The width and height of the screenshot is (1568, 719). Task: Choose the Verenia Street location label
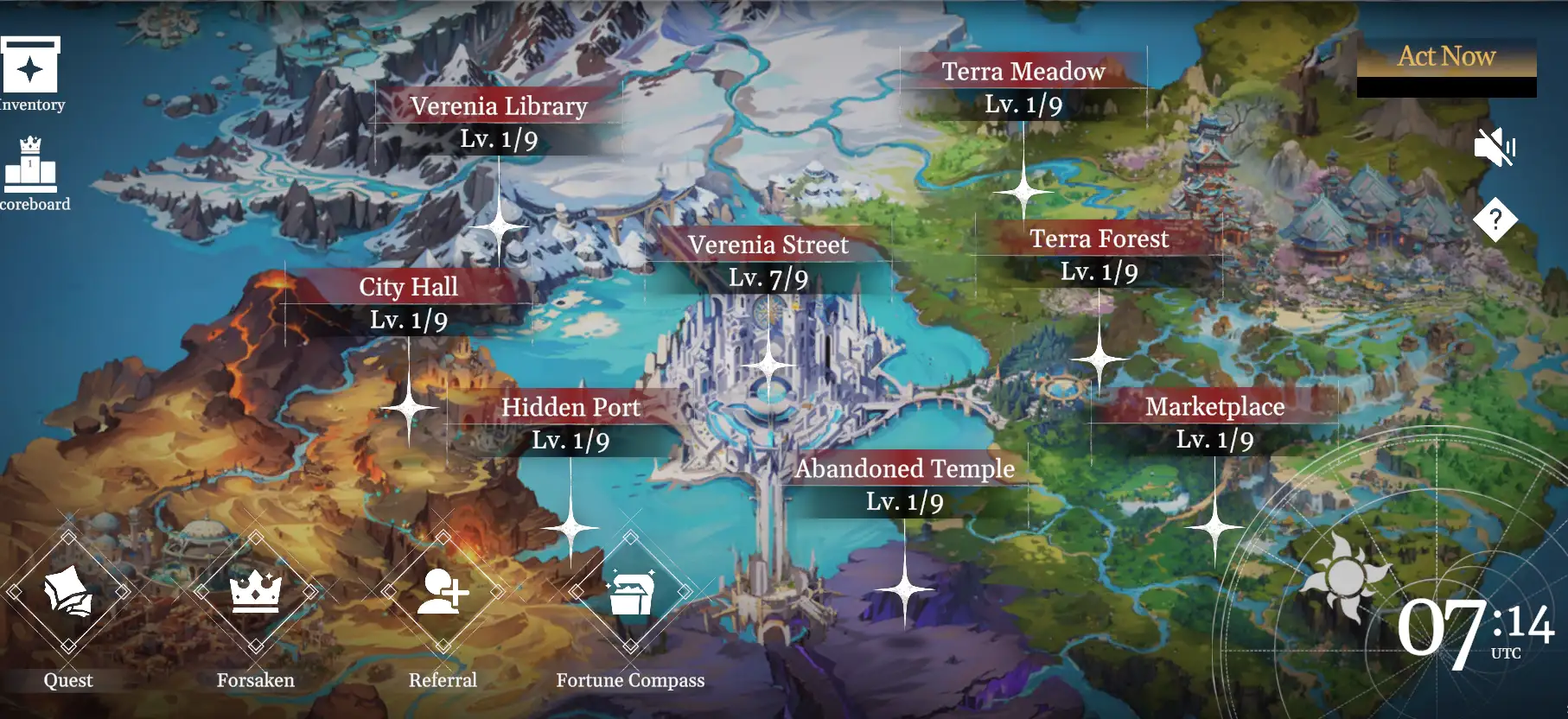768,245
